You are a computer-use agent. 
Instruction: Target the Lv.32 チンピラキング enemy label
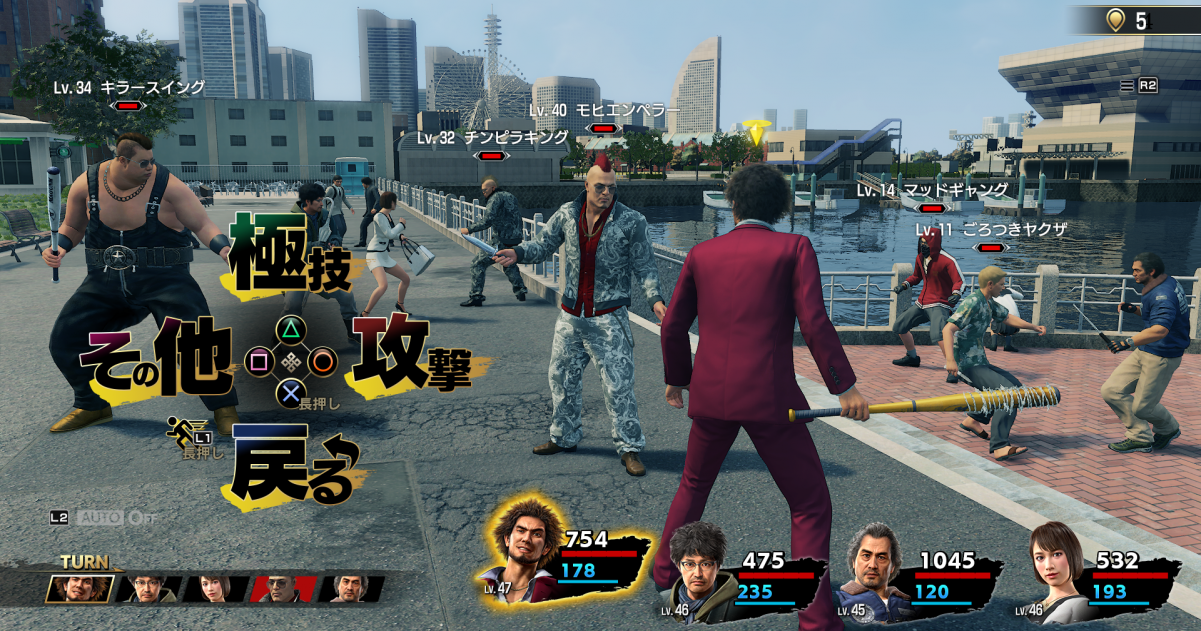pos(492,138)
